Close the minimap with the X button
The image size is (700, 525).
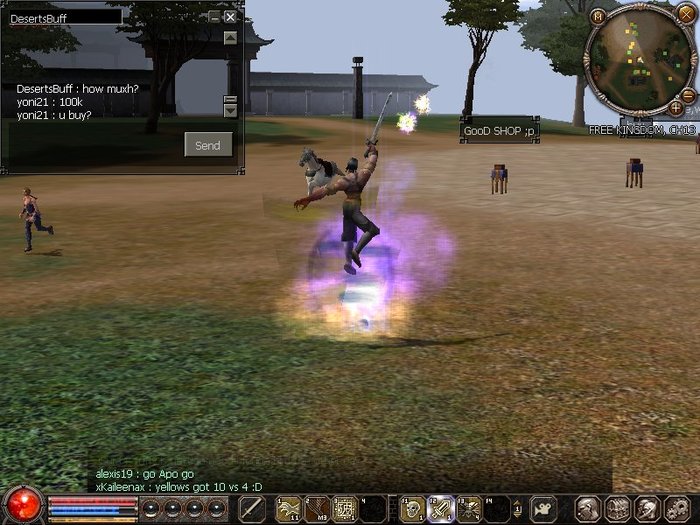point(686,14)
